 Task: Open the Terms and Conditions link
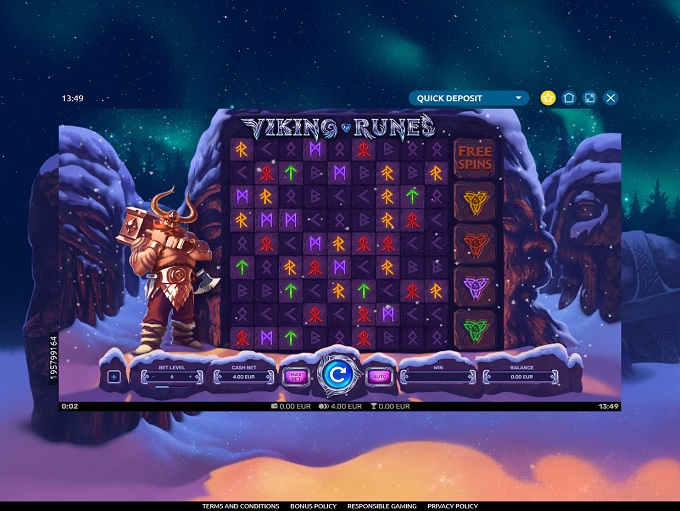tap(241, 506)
